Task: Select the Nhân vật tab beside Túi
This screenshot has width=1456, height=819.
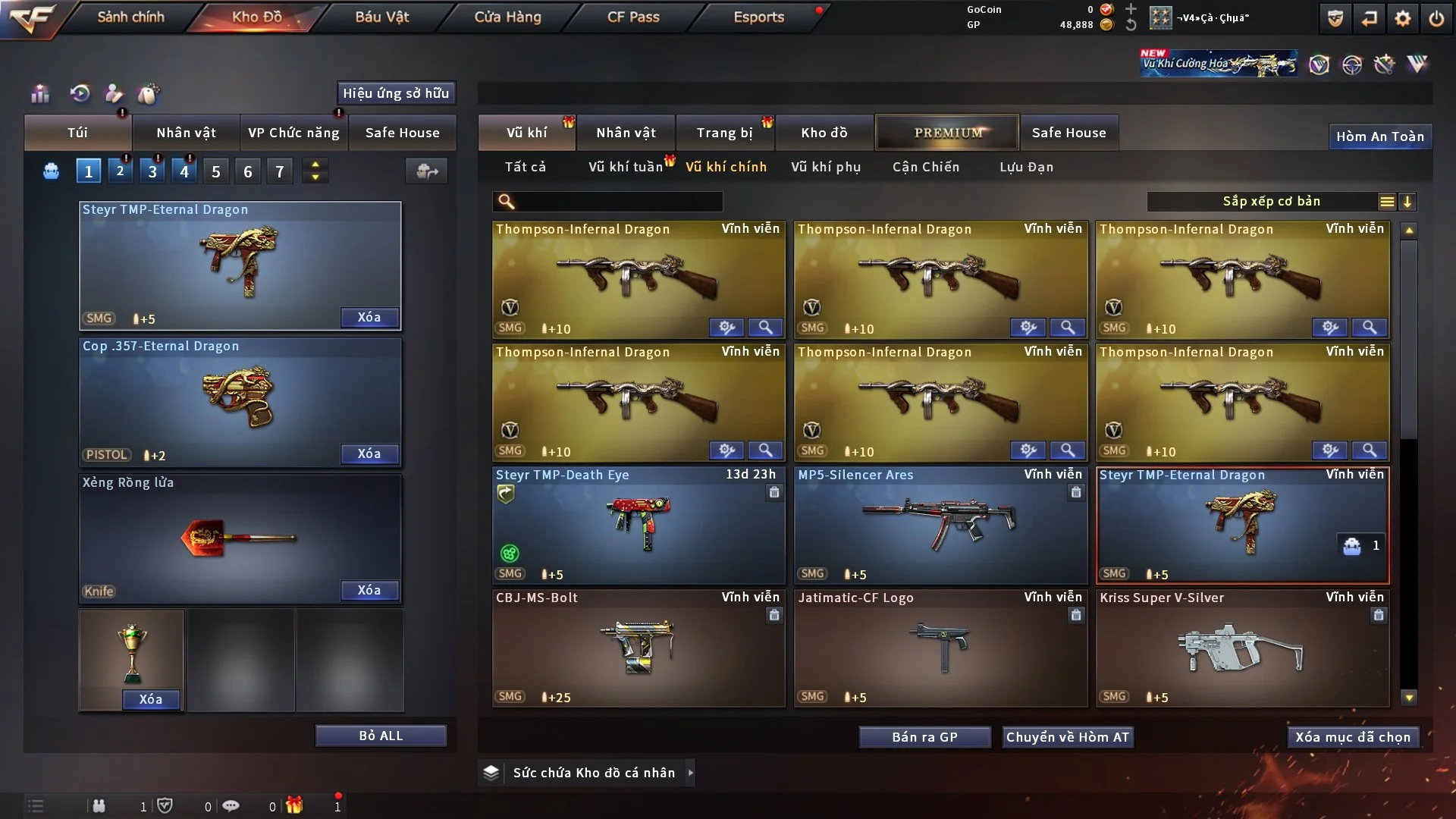Action: pyautogui.click(x=186, y=133)
